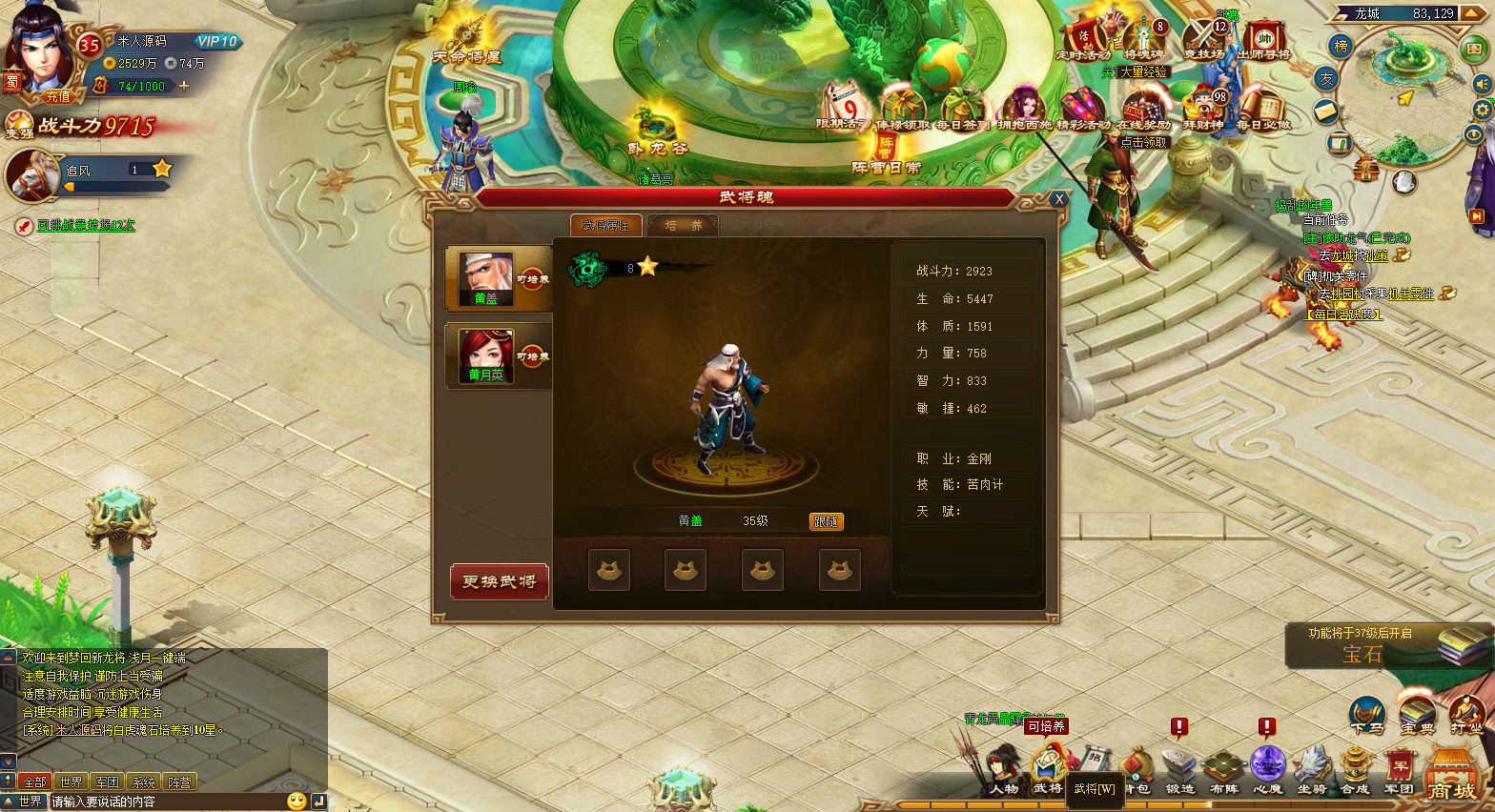1495x812 pixels.
Task: Open the 锻造 forging menu
Action: pyautogui.click(x=1179, y=771)
